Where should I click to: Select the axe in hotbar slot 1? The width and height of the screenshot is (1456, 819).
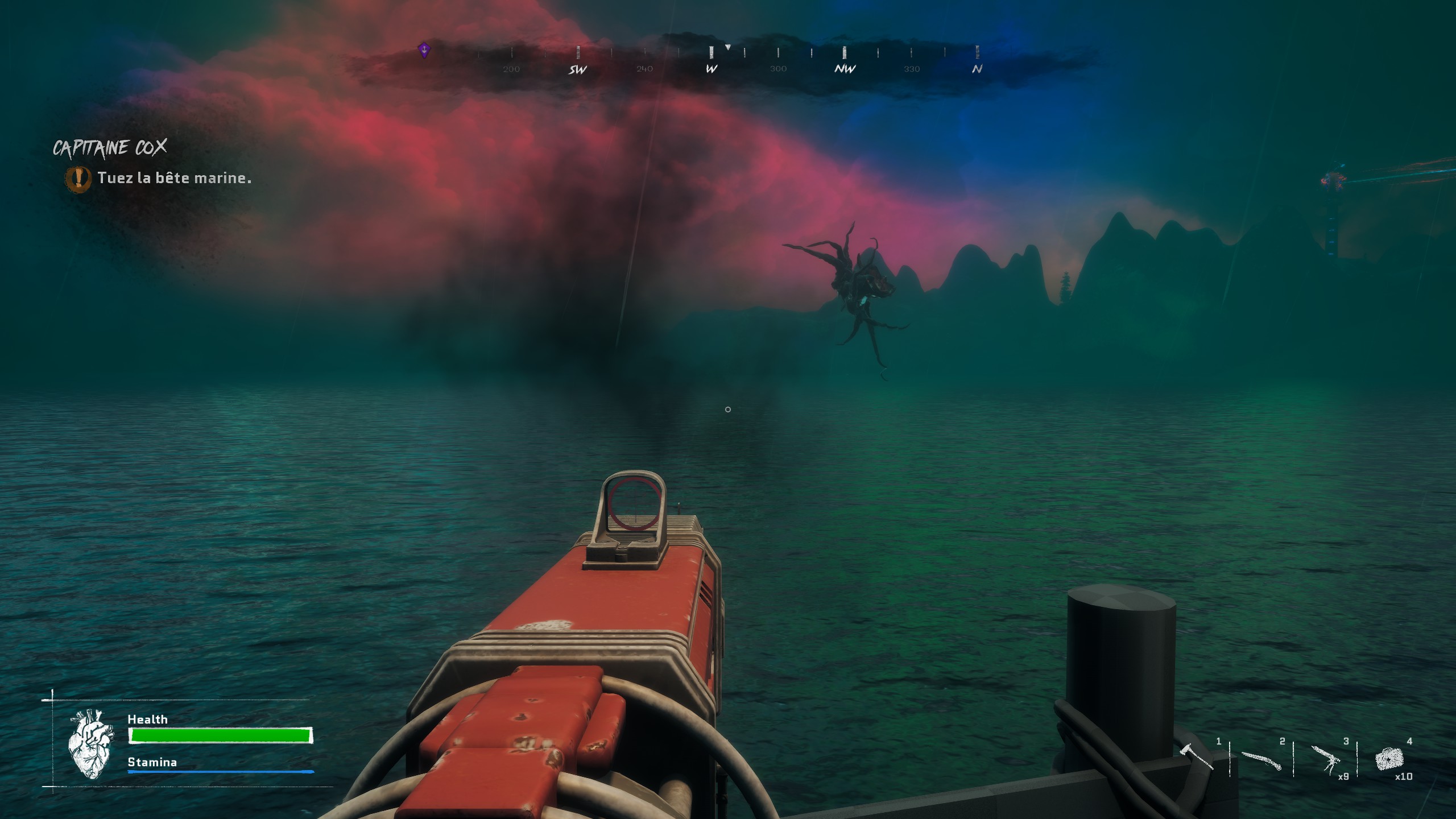coord(1196,758)
